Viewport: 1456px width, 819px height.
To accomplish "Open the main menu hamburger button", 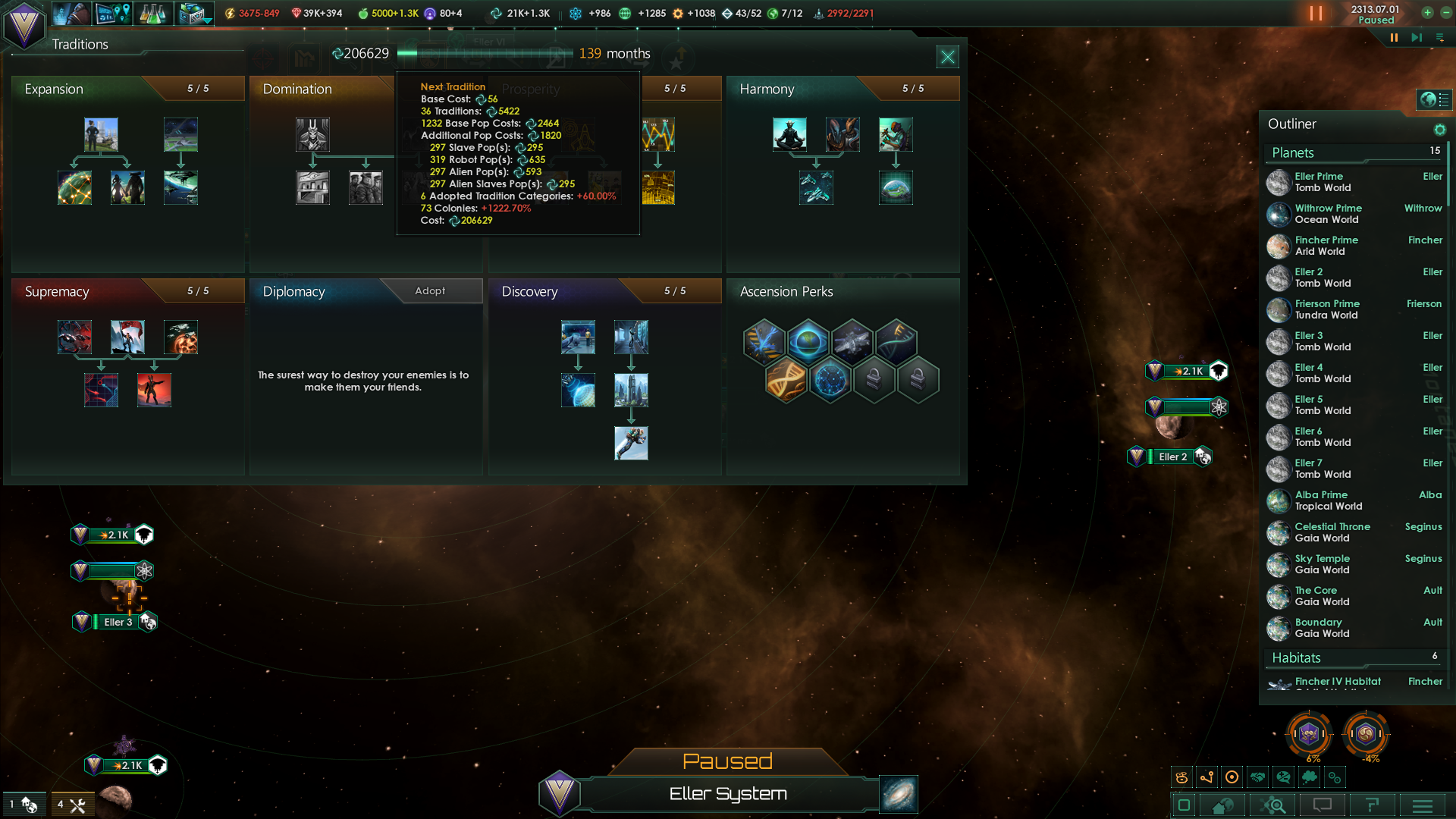I will click(1422, 805).
